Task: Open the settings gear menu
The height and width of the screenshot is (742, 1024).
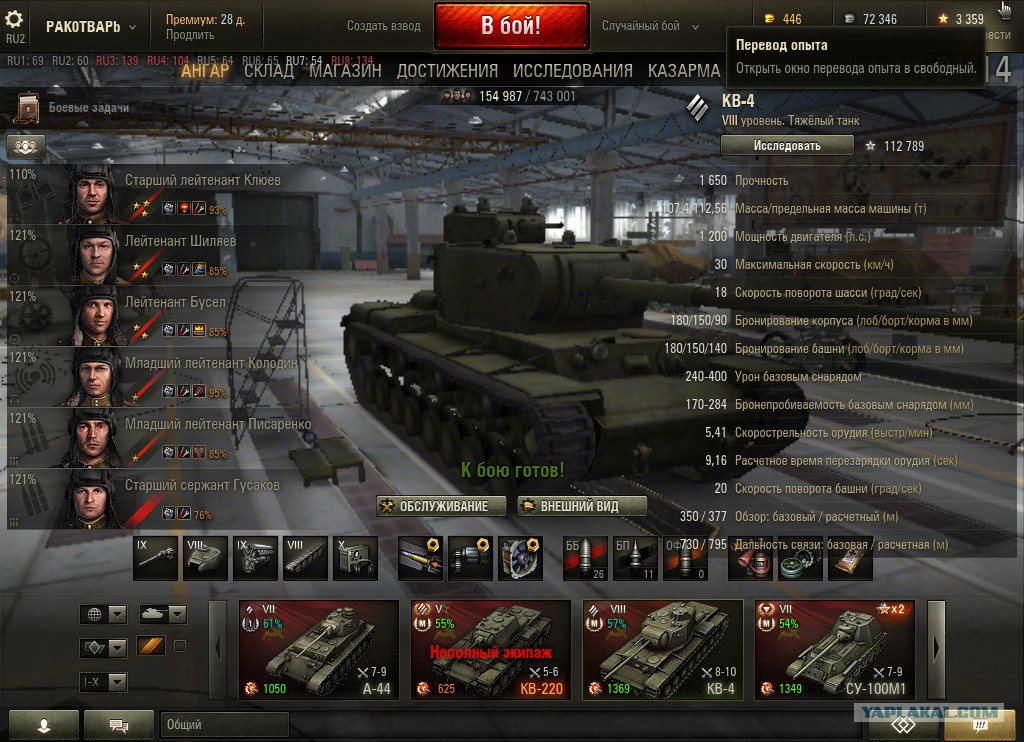Action: (15, 21)
